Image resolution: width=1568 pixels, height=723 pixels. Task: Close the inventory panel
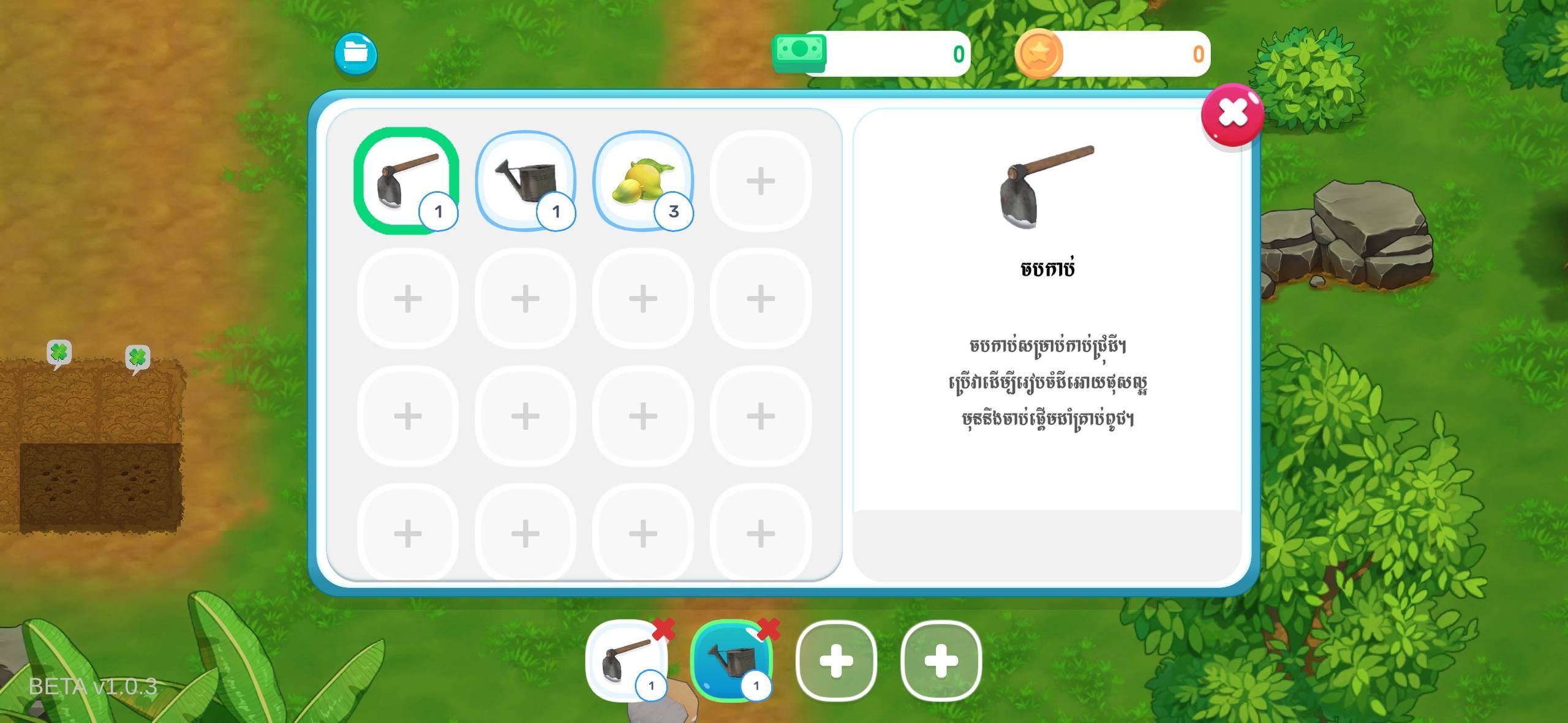(1232, 114)
